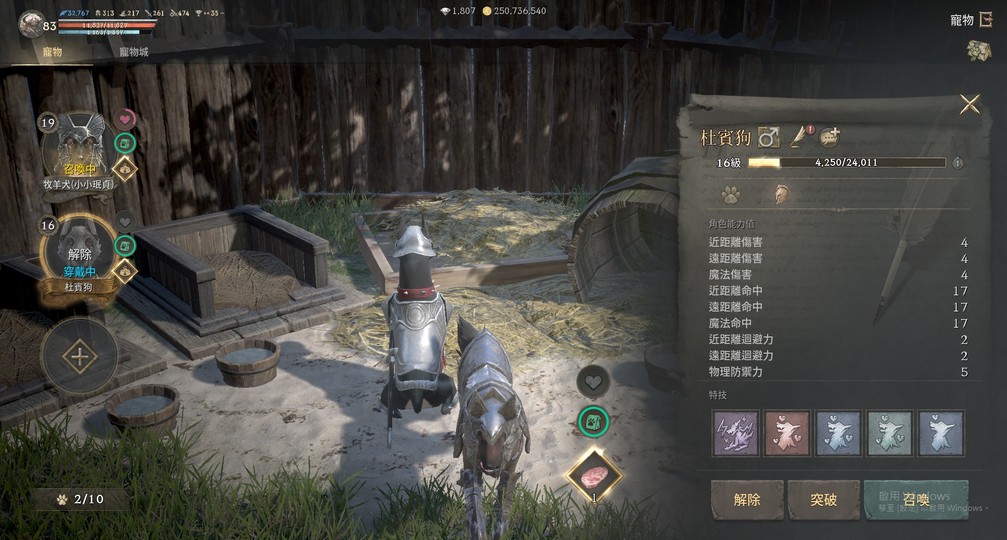Select the red wolf hearts skill

(786, 432)
